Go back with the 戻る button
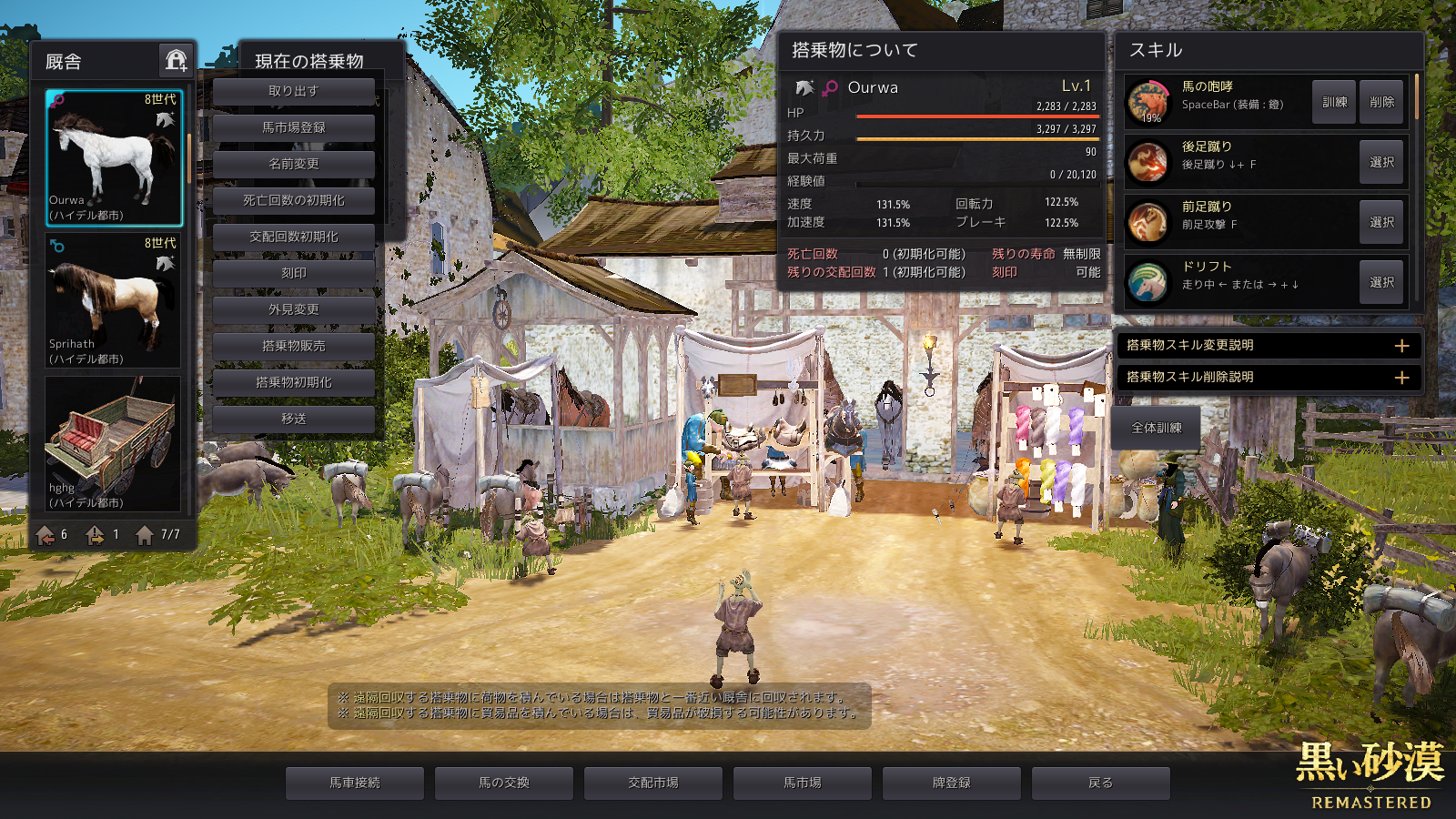The image size is (1456, 819). 1100,783
